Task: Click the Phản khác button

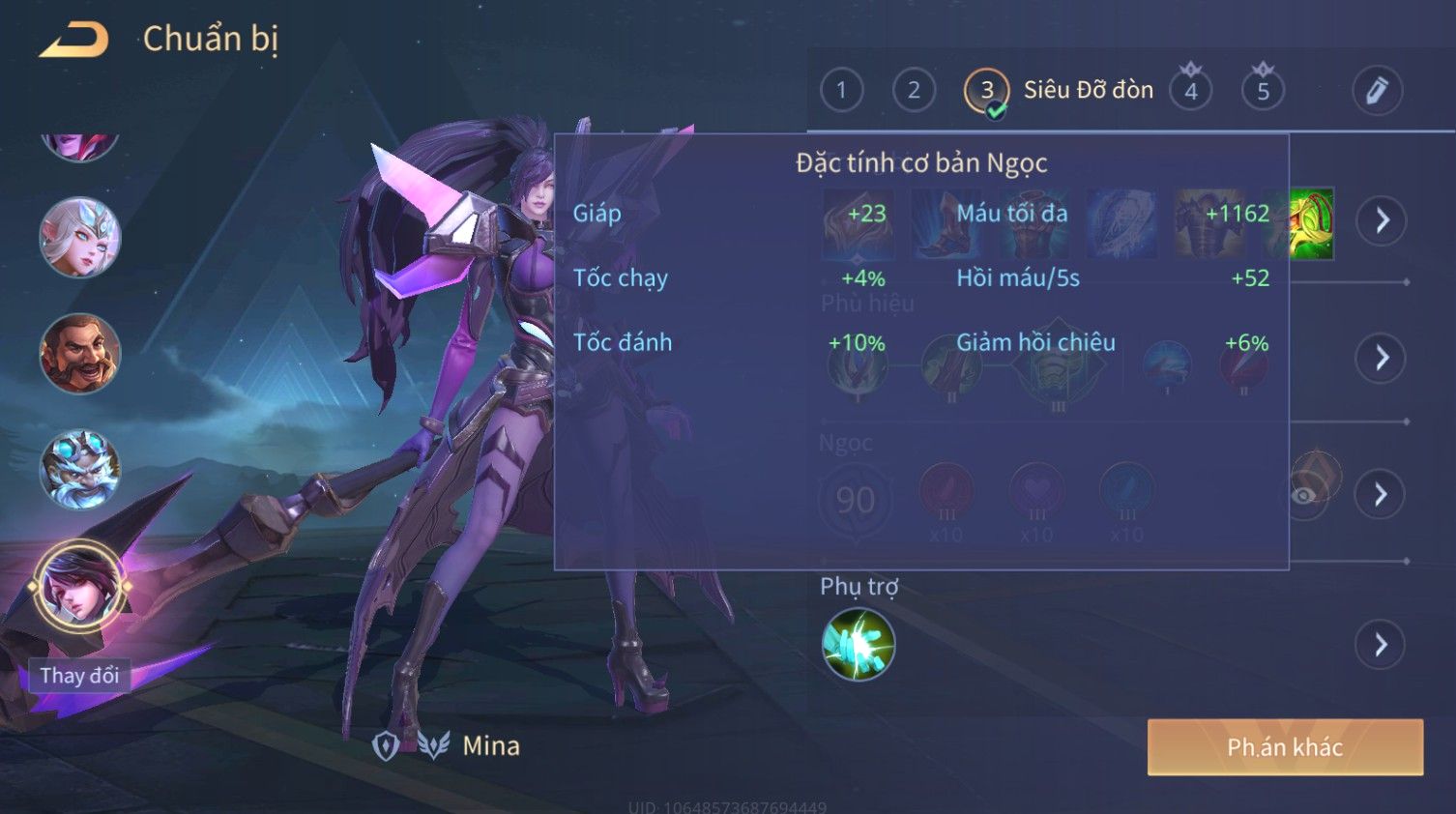Action: pos(1285,747)
